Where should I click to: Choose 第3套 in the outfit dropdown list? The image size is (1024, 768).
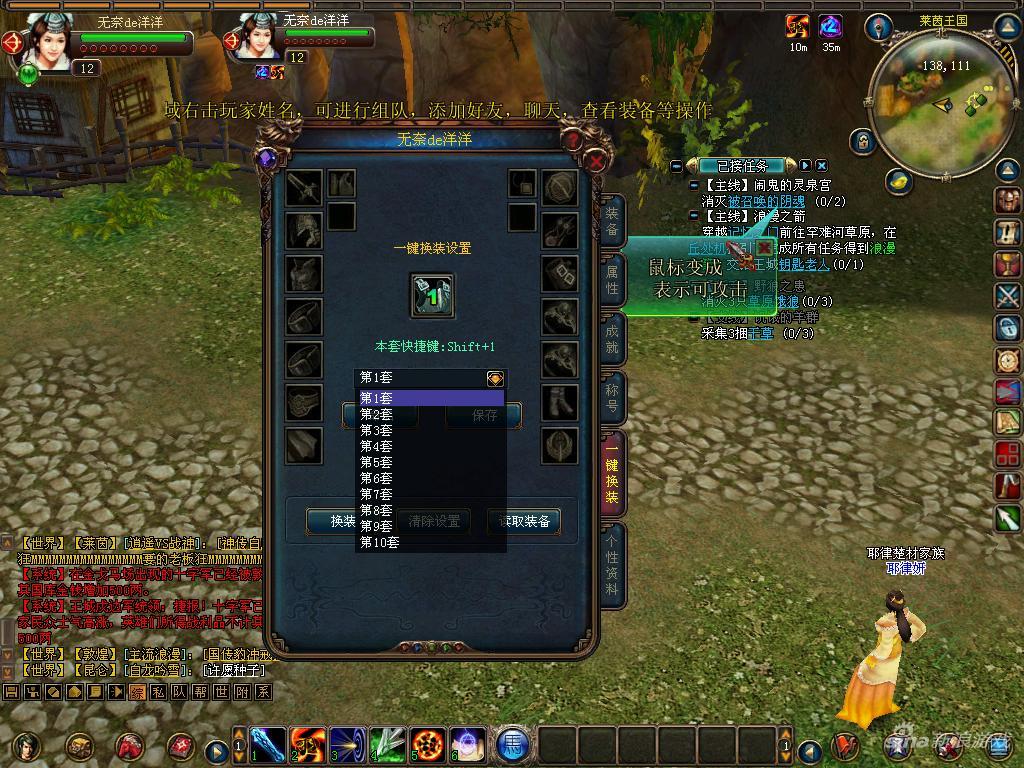pos(377,430)
